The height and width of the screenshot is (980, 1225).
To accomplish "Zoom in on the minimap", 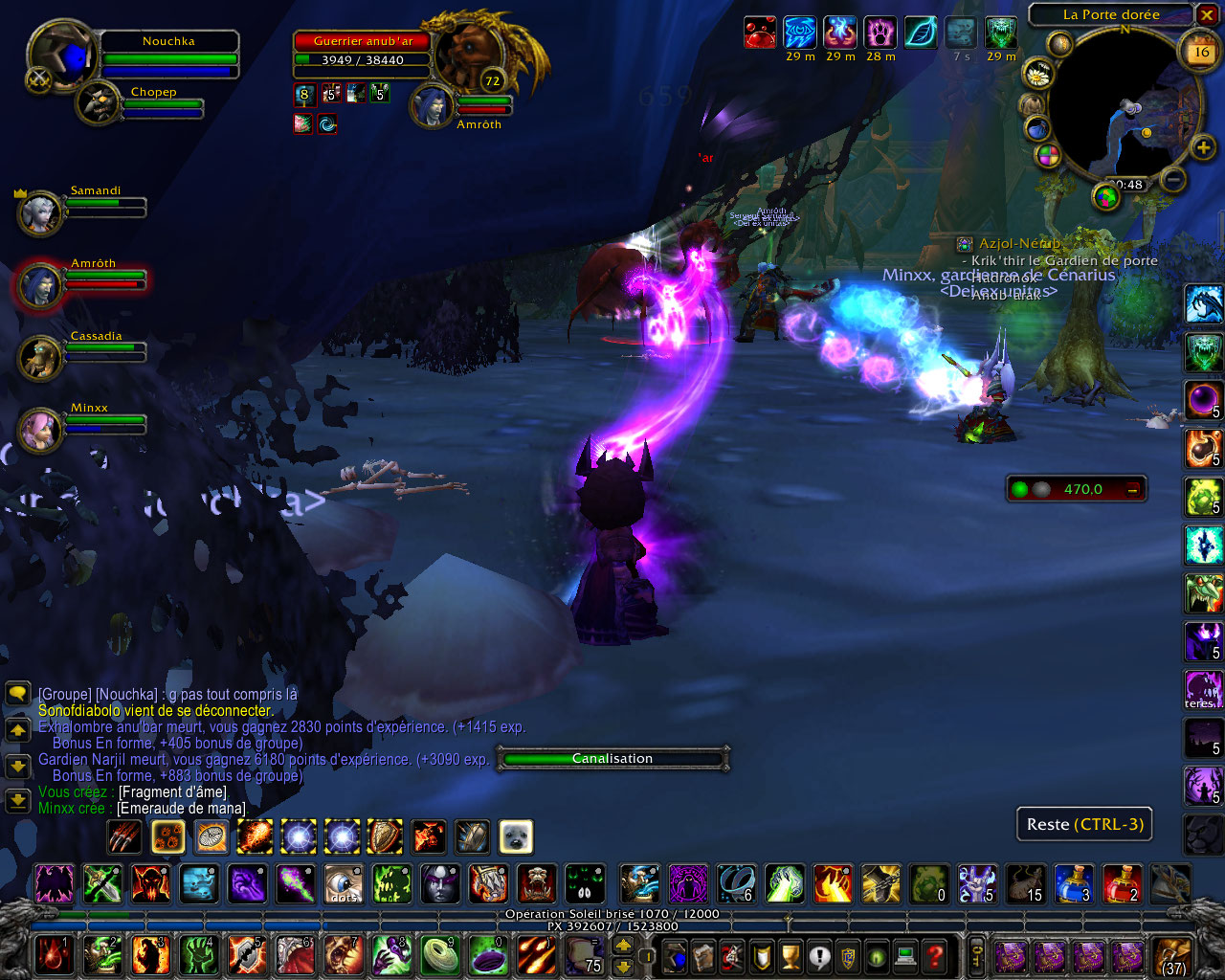I will [1203, 147].
